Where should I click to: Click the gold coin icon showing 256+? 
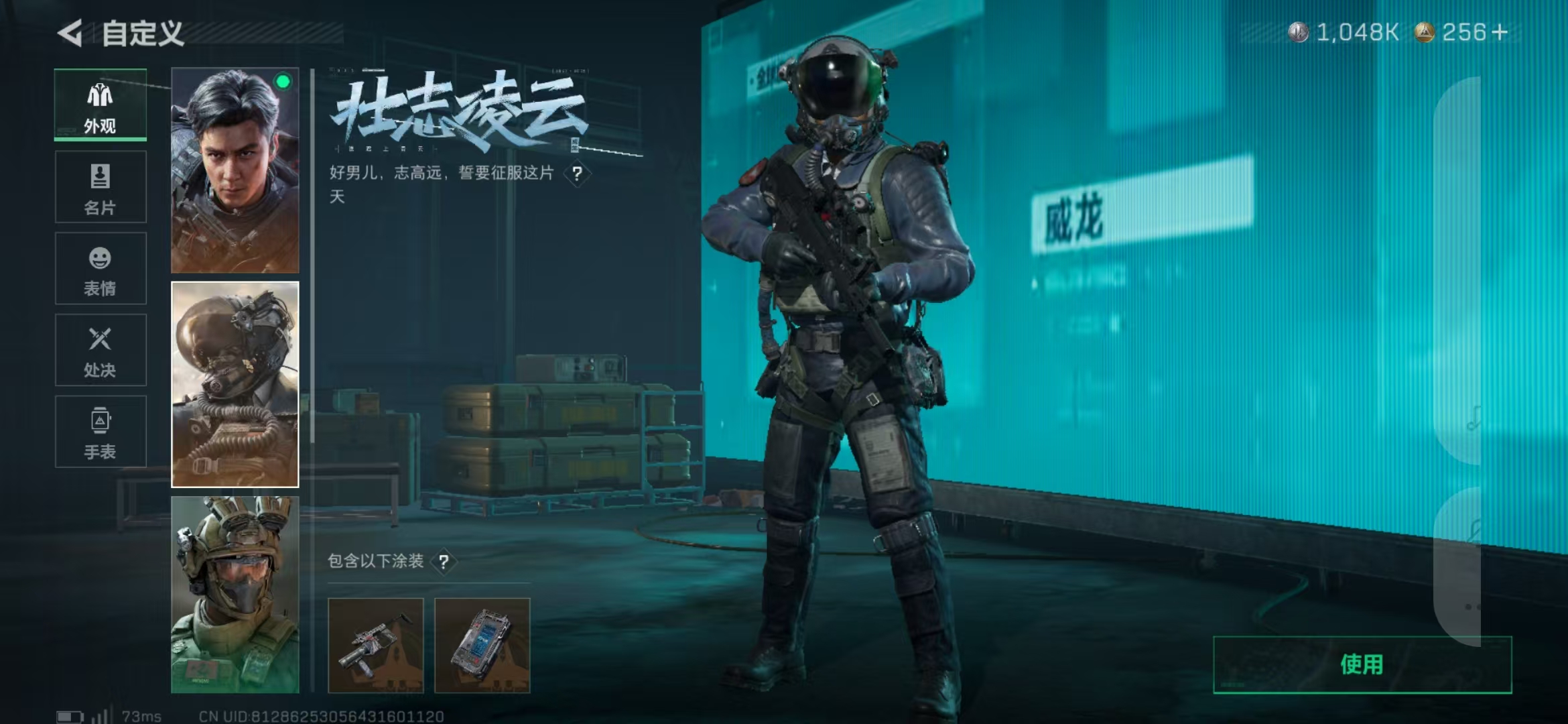tap(1426, 31)
